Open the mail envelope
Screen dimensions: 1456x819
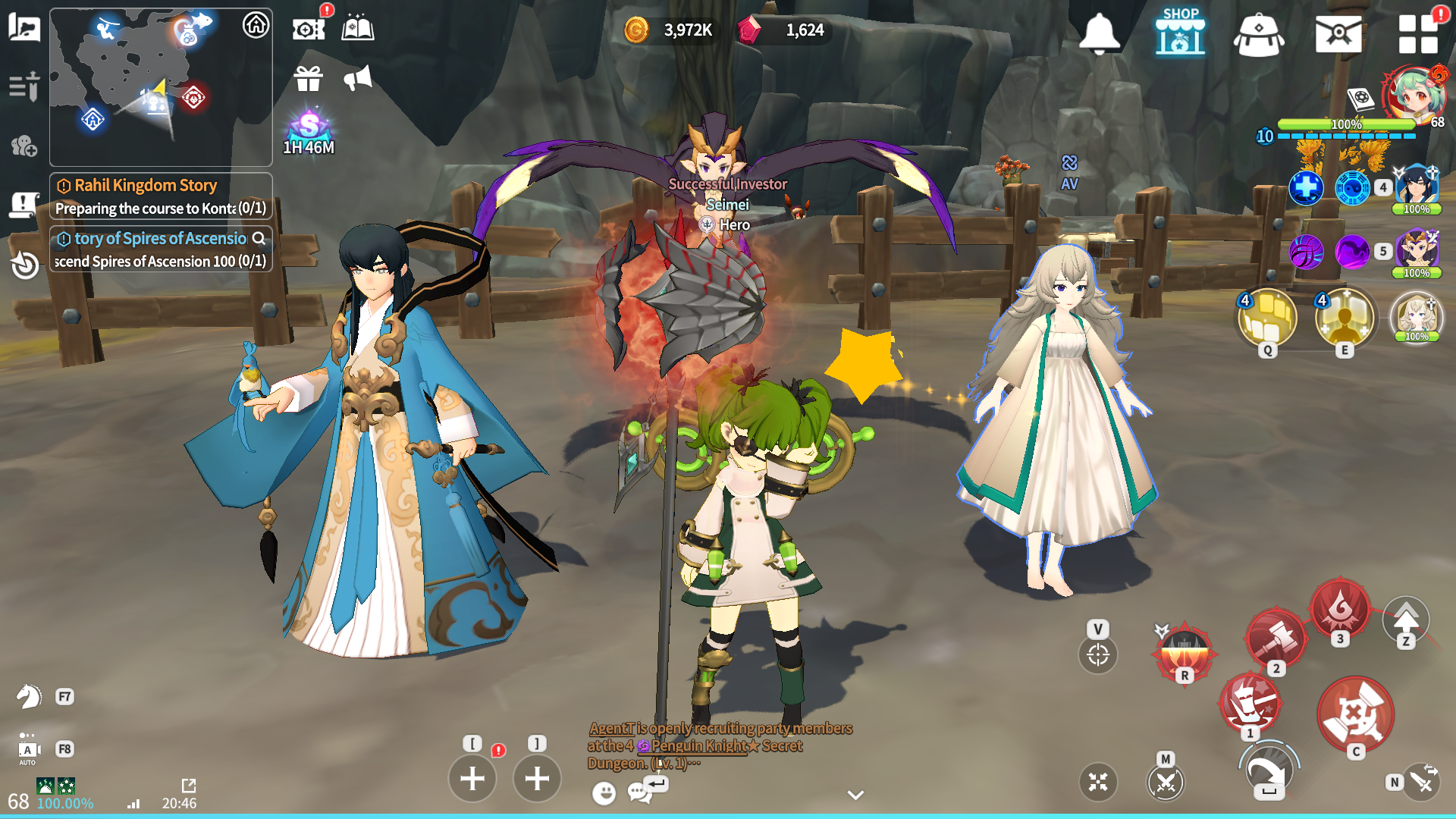click(1338, 33)
